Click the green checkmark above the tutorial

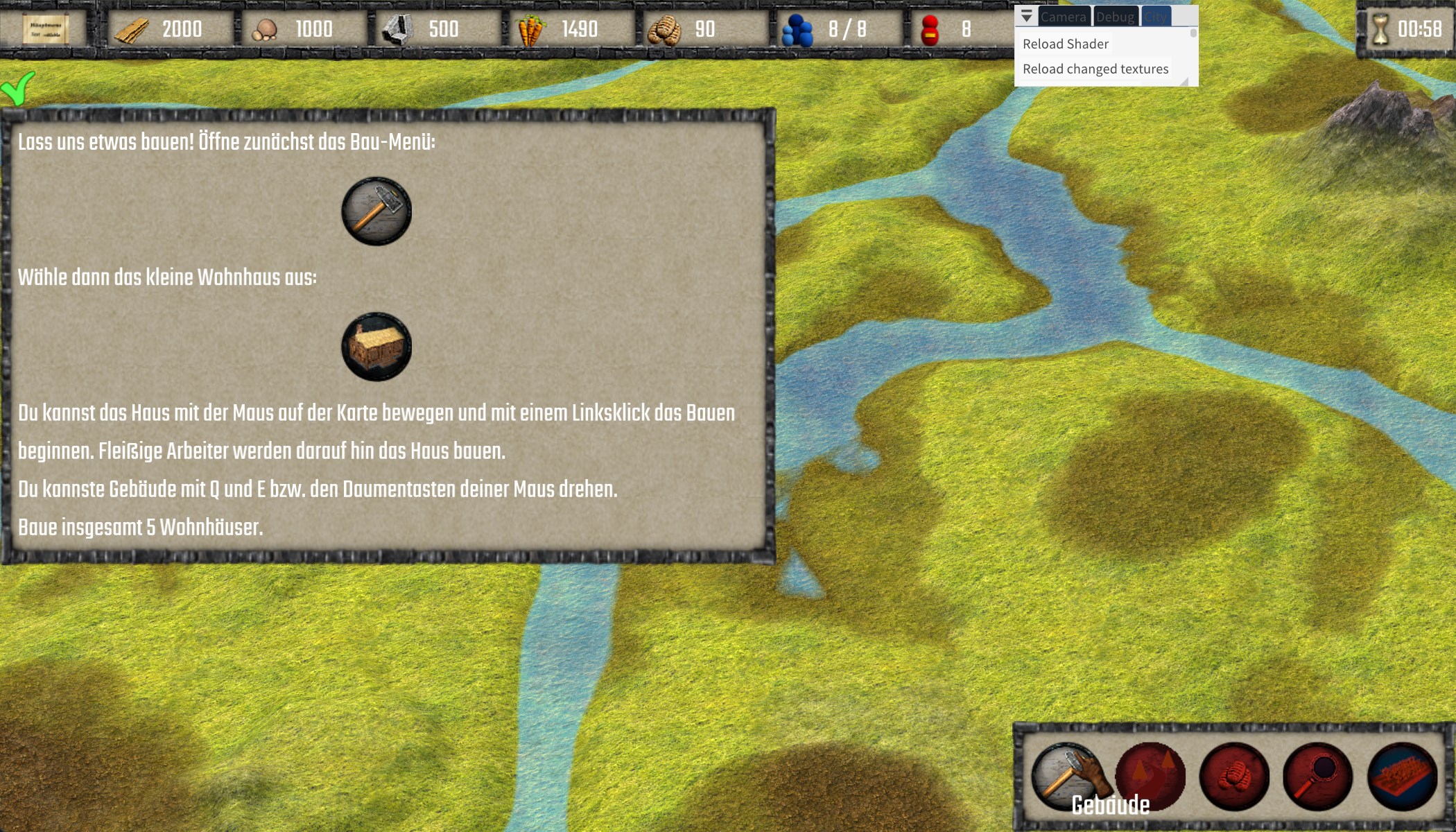click(18, 88)
